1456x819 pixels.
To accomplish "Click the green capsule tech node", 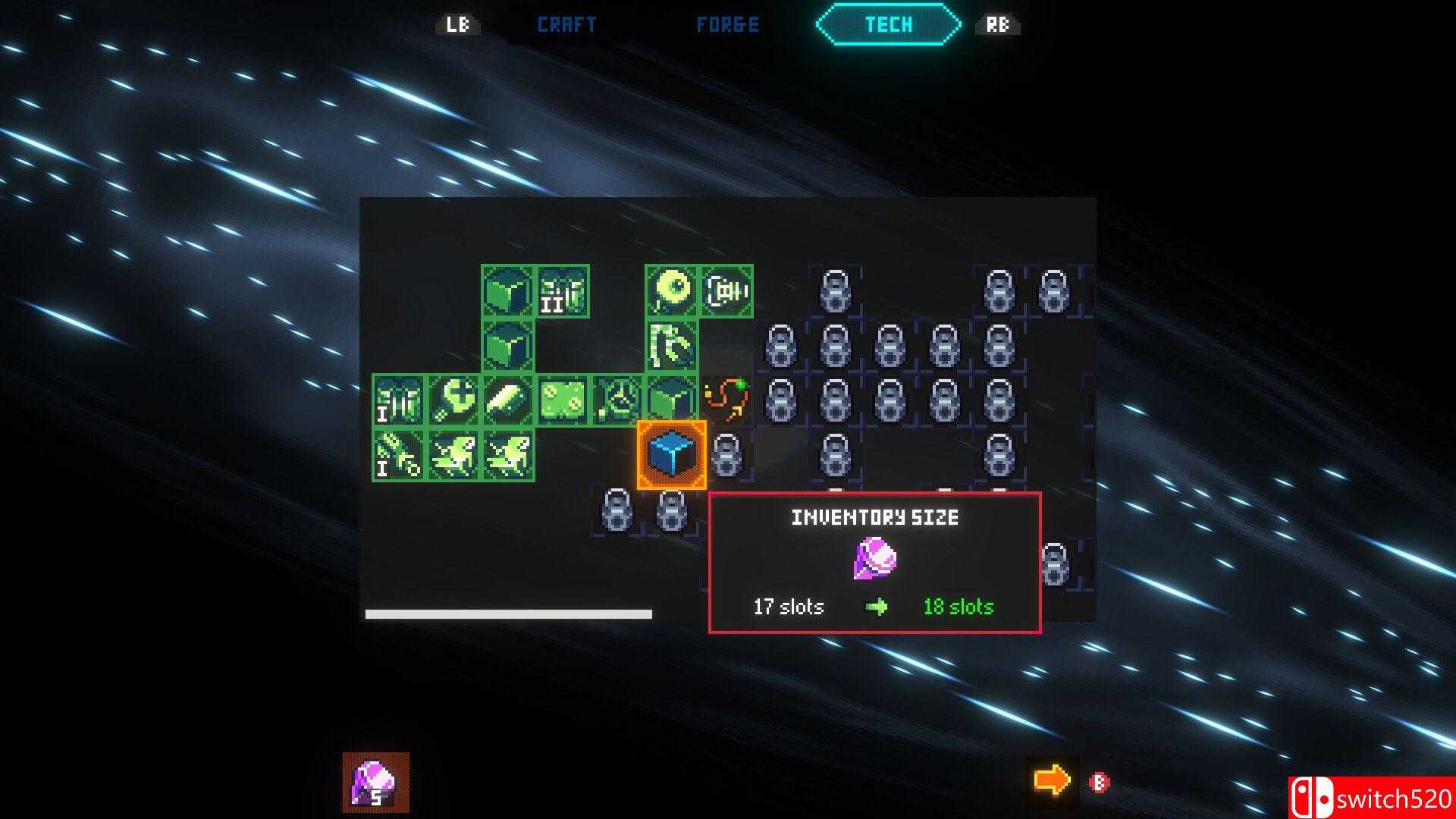I will click(x=508, y=400).
